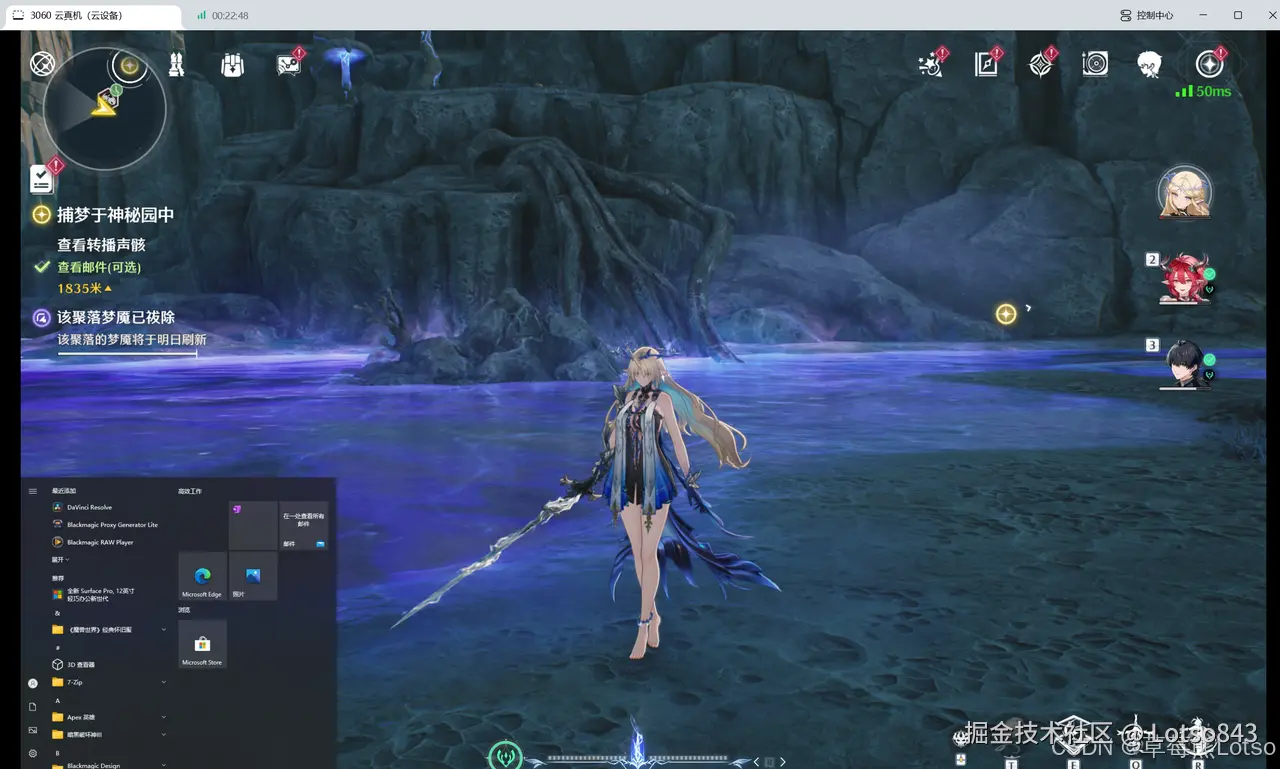Open the globe icon beside the minimap
This screenshot has height=769, width=1280.
[x=42, y=64]
